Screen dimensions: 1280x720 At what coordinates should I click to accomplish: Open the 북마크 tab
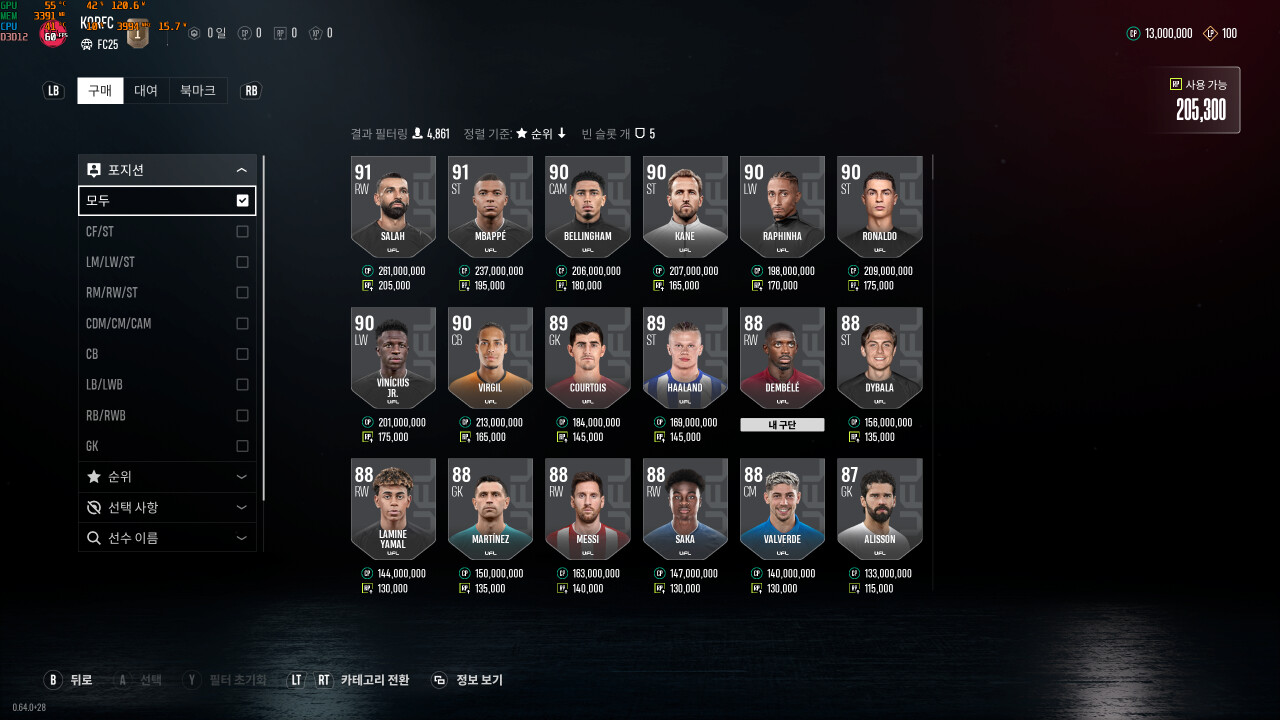point(198,91)
